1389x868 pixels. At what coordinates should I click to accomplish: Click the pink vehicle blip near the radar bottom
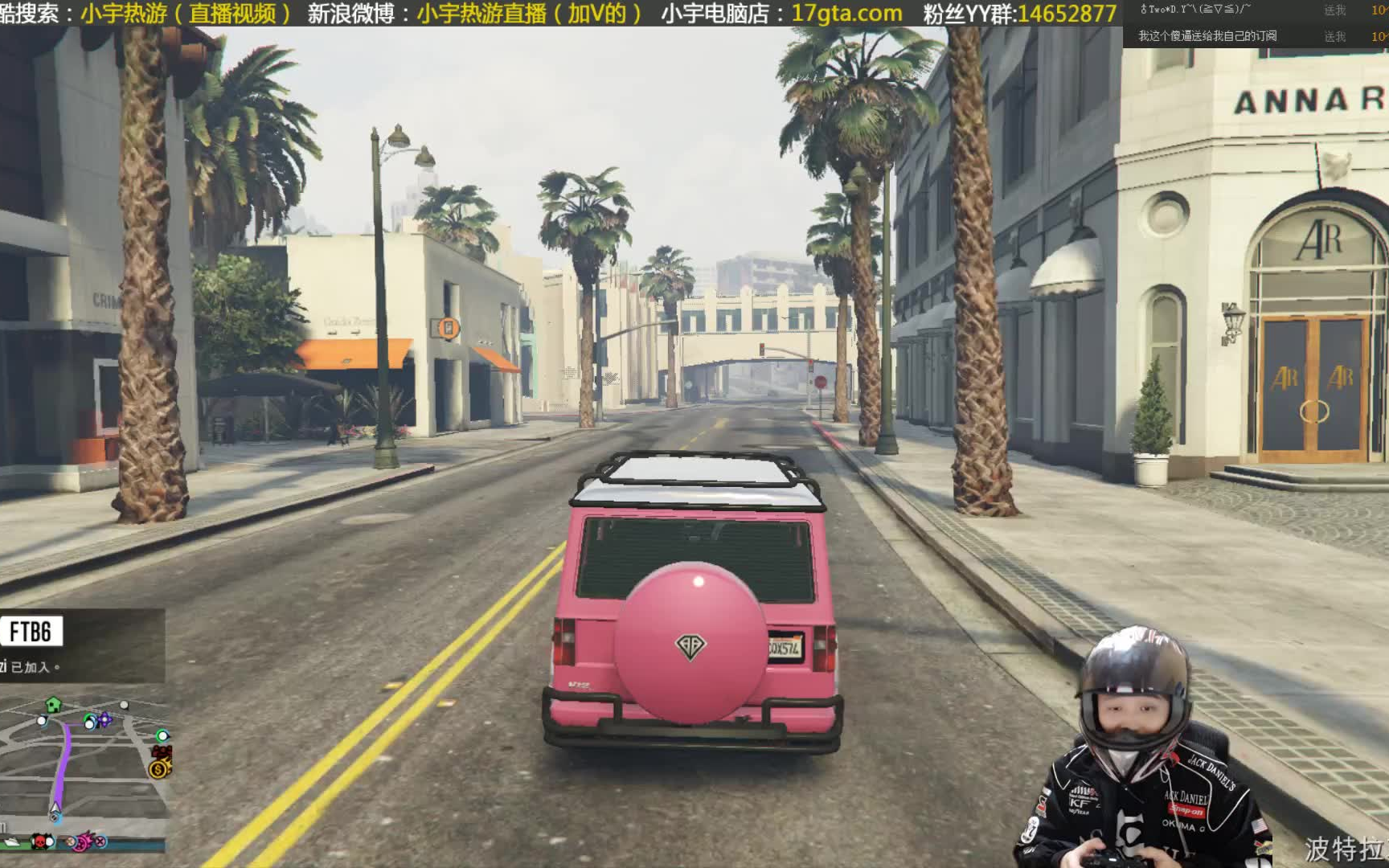[x=81, y=842]
